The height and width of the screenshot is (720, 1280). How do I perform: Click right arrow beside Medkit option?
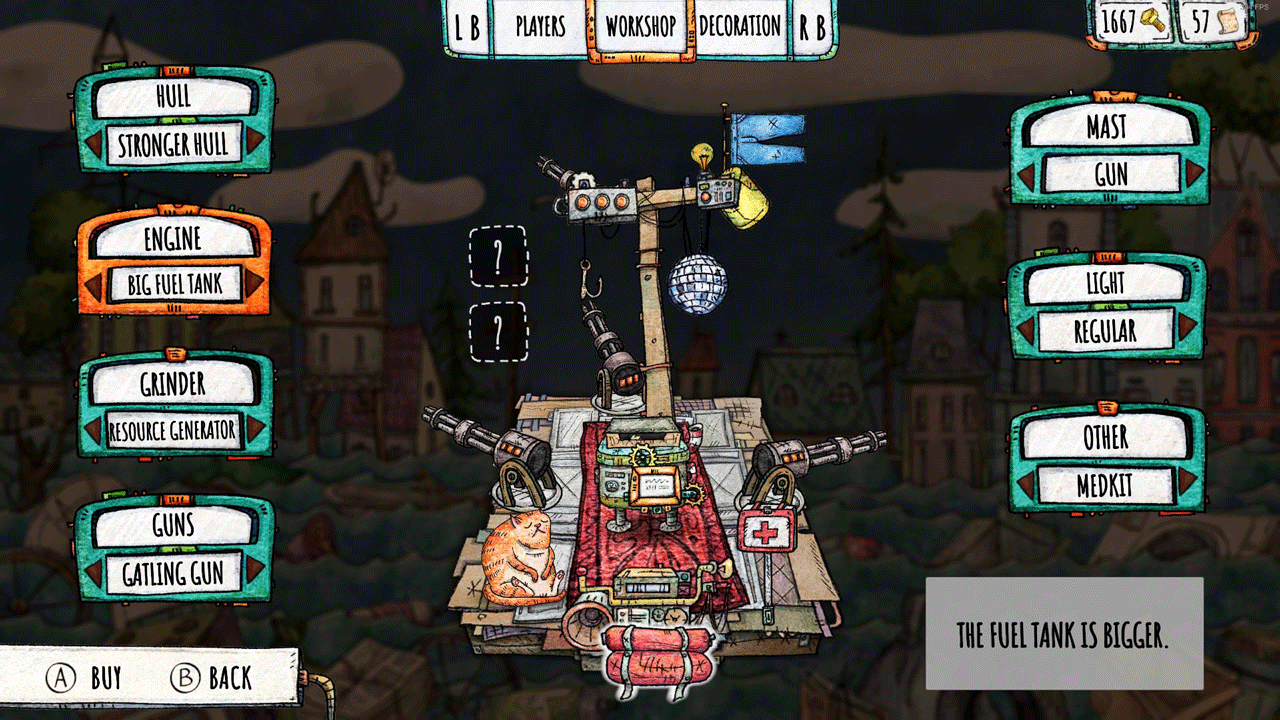1187,484
